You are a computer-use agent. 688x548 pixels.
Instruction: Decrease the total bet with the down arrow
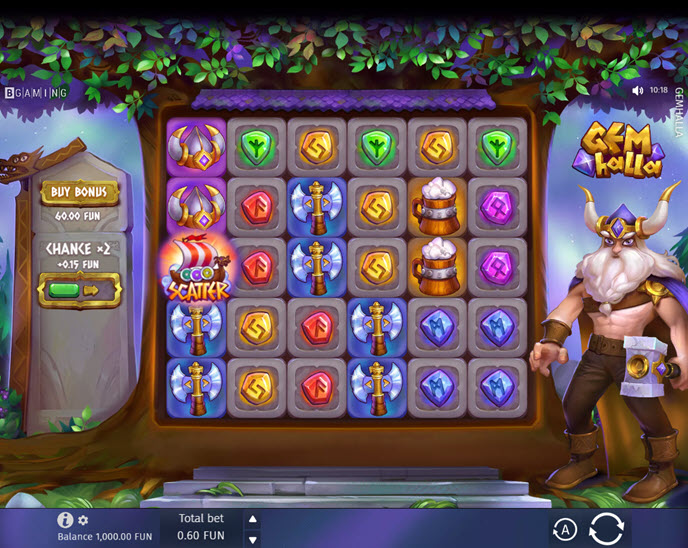tap(252, 538)
